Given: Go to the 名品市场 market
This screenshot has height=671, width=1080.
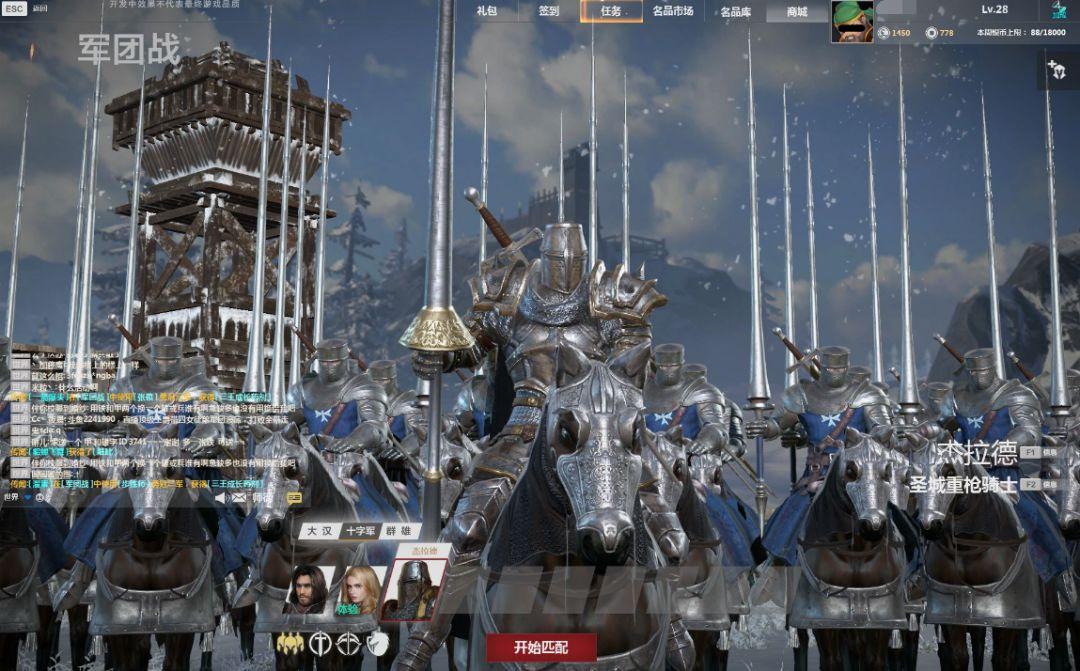Looking at the screenshot, I should (x=673, y=11).
